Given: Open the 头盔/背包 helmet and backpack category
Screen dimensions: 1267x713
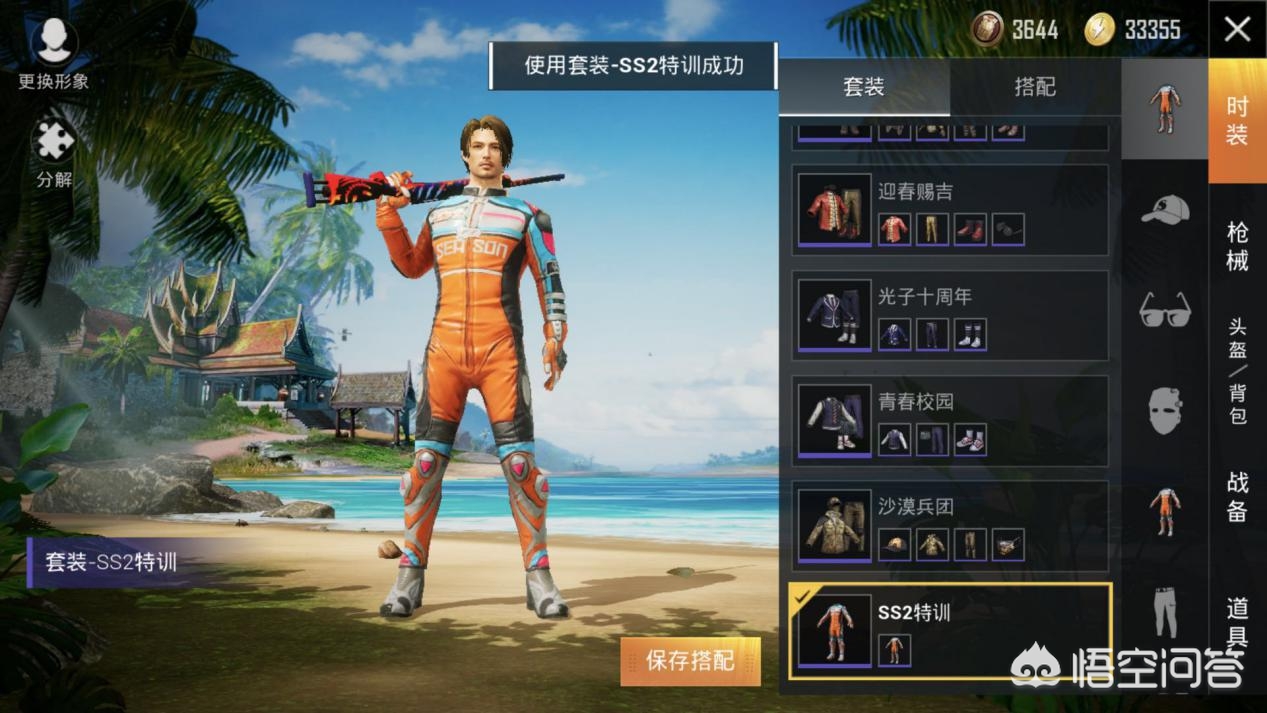Looking at the screenshot, I should pos(1237,370).
